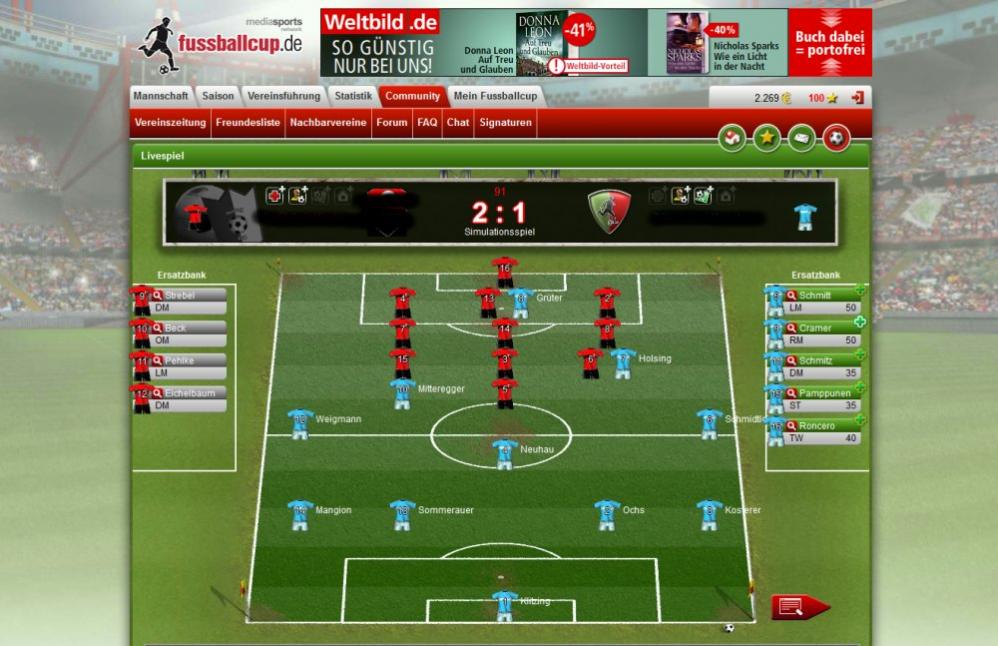
Task: Click the red logout icon
Action: 857,98
